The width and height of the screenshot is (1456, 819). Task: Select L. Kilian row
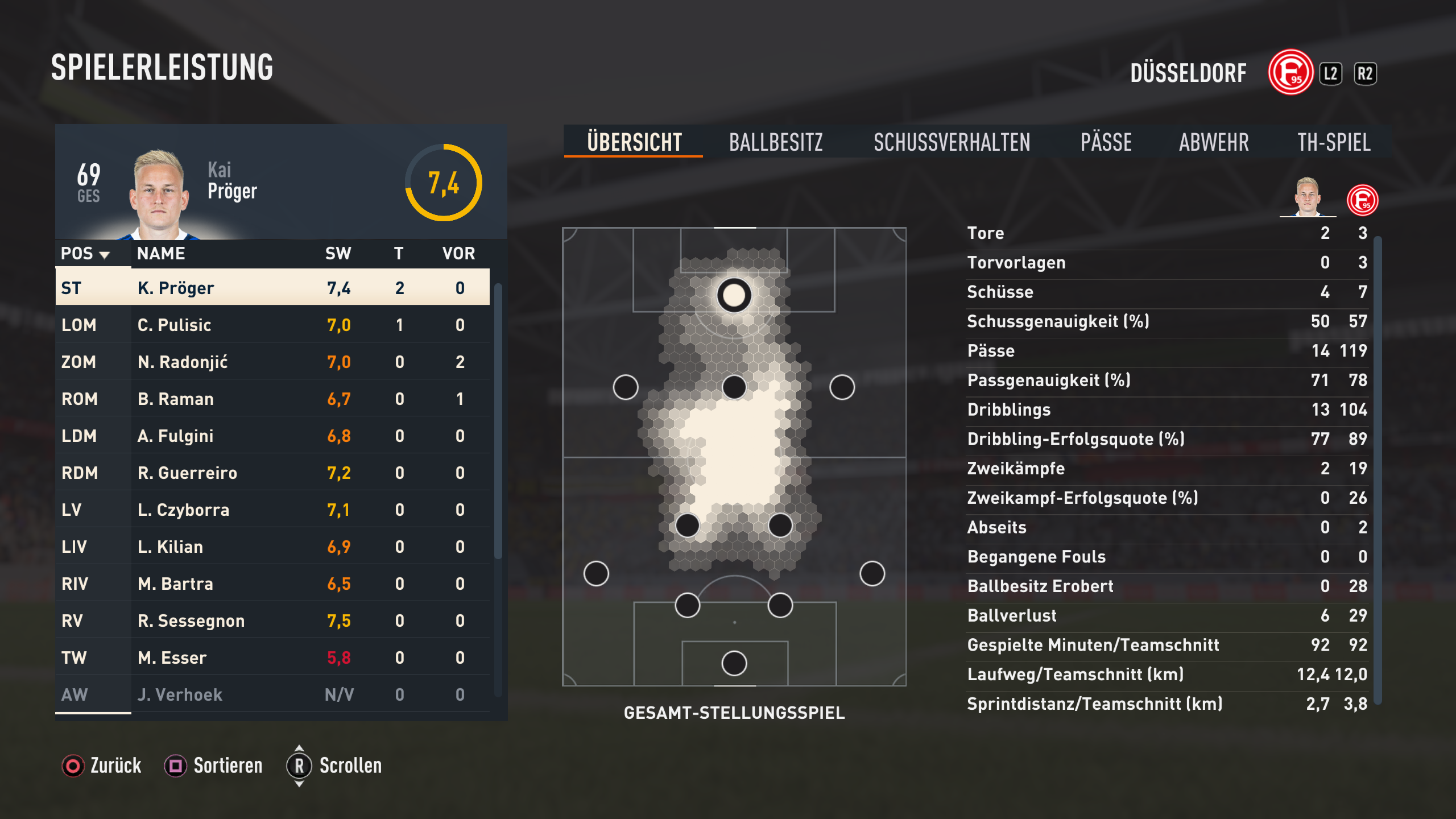pyautogui.click(x=272, y=547)
